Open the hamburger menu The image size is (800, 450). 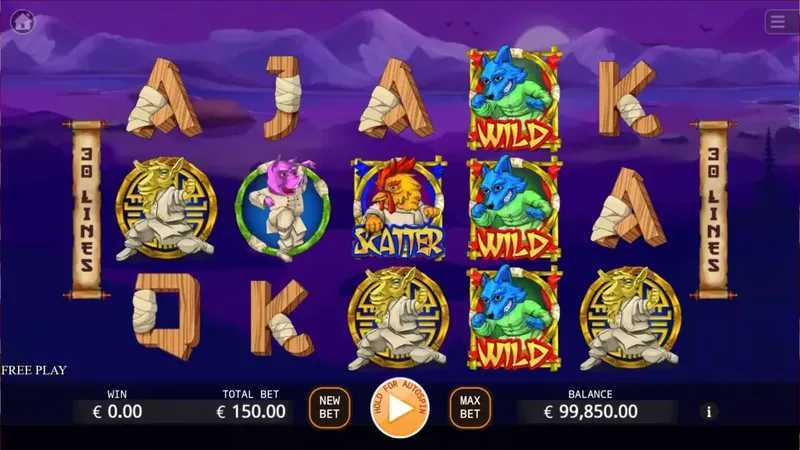779,21
